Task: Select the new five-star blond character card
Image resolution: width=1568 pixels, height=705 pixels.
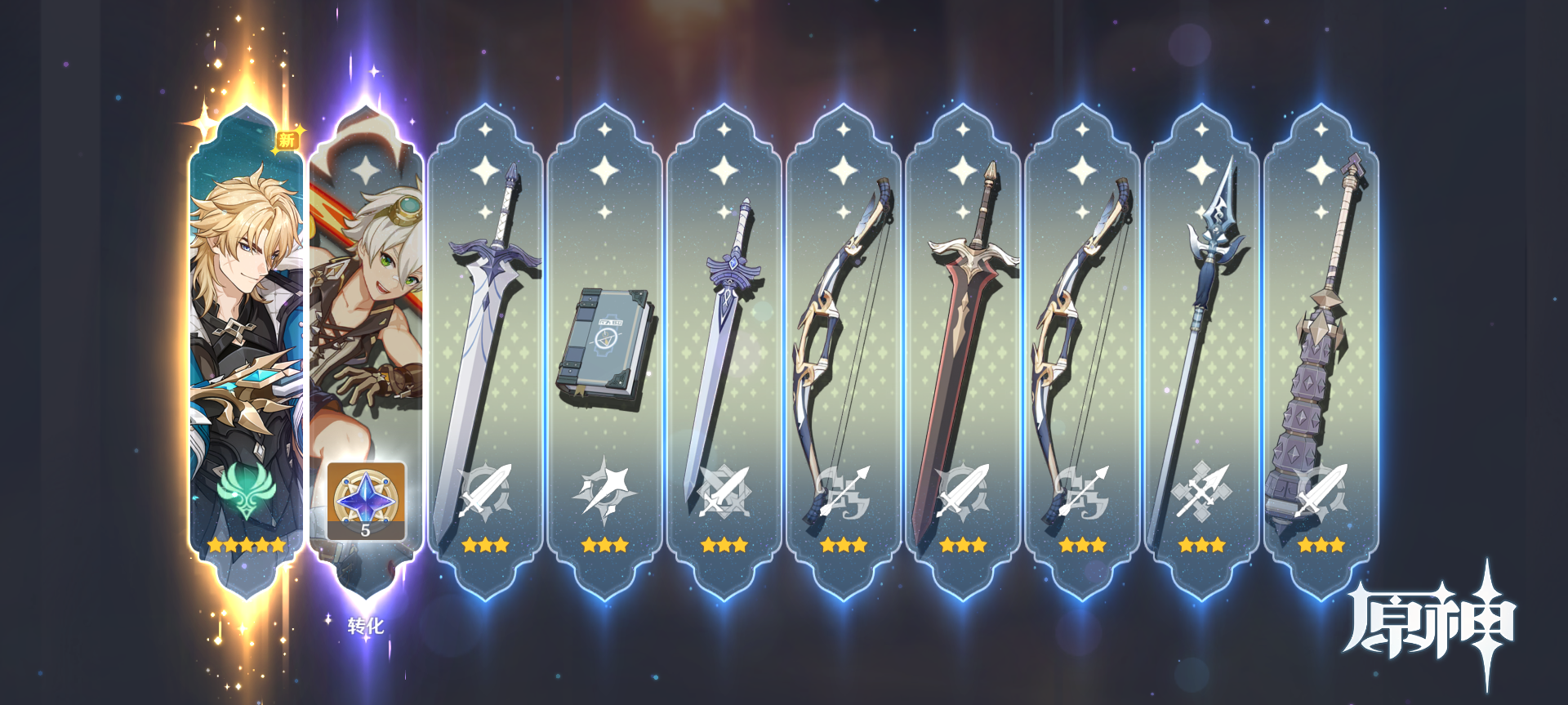Action: coord(246,343)
